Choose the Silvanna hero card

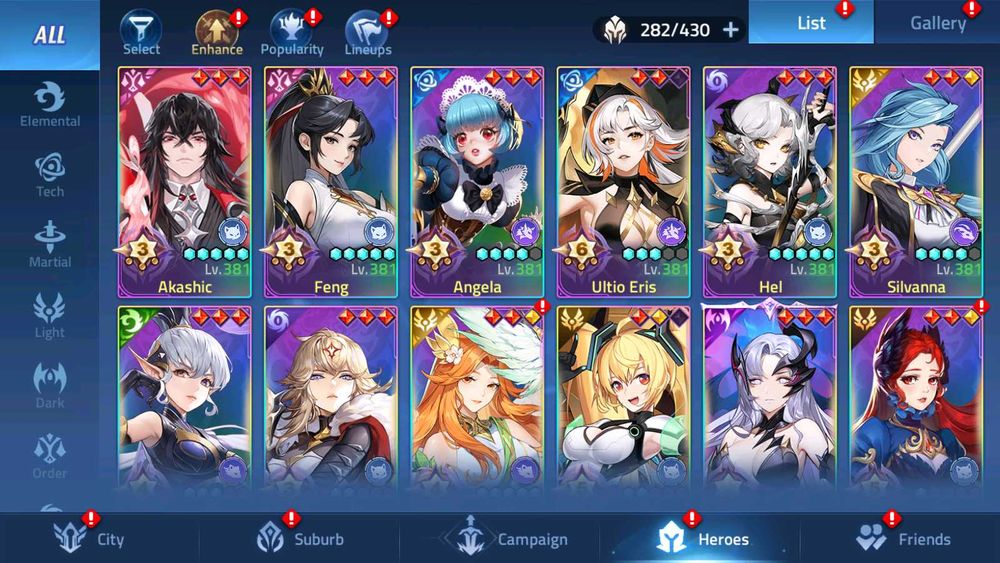(916, 182)
